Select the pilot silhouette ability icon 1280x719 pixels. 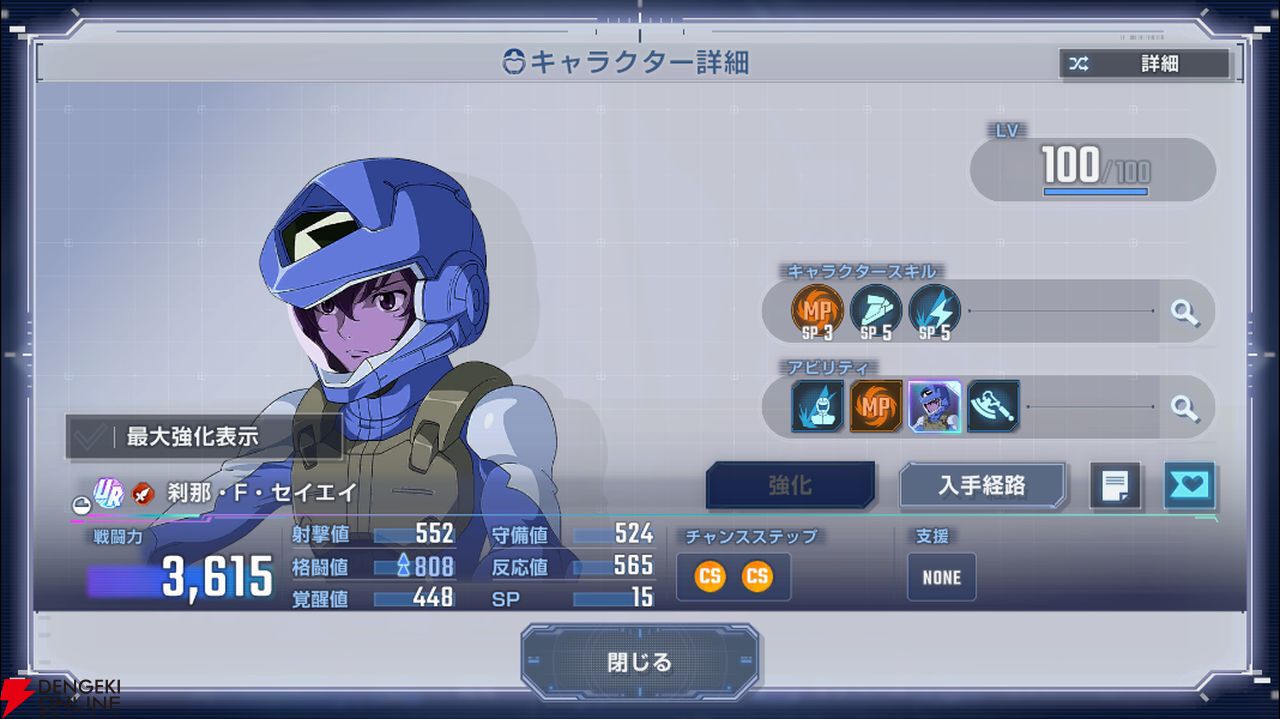point(817,406)
